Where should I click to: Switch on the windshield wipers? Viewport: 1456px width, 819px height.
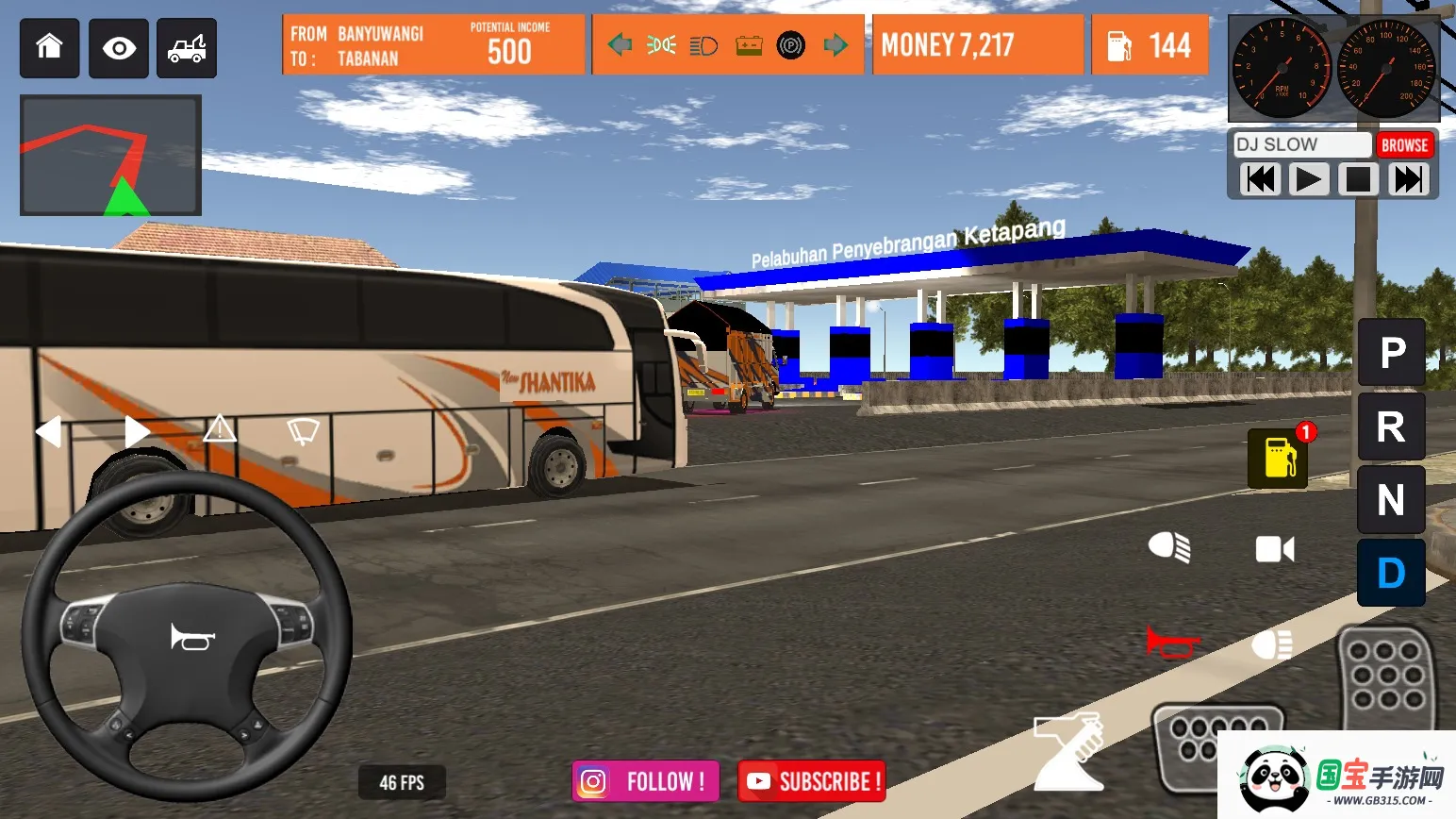coord(303,431)
